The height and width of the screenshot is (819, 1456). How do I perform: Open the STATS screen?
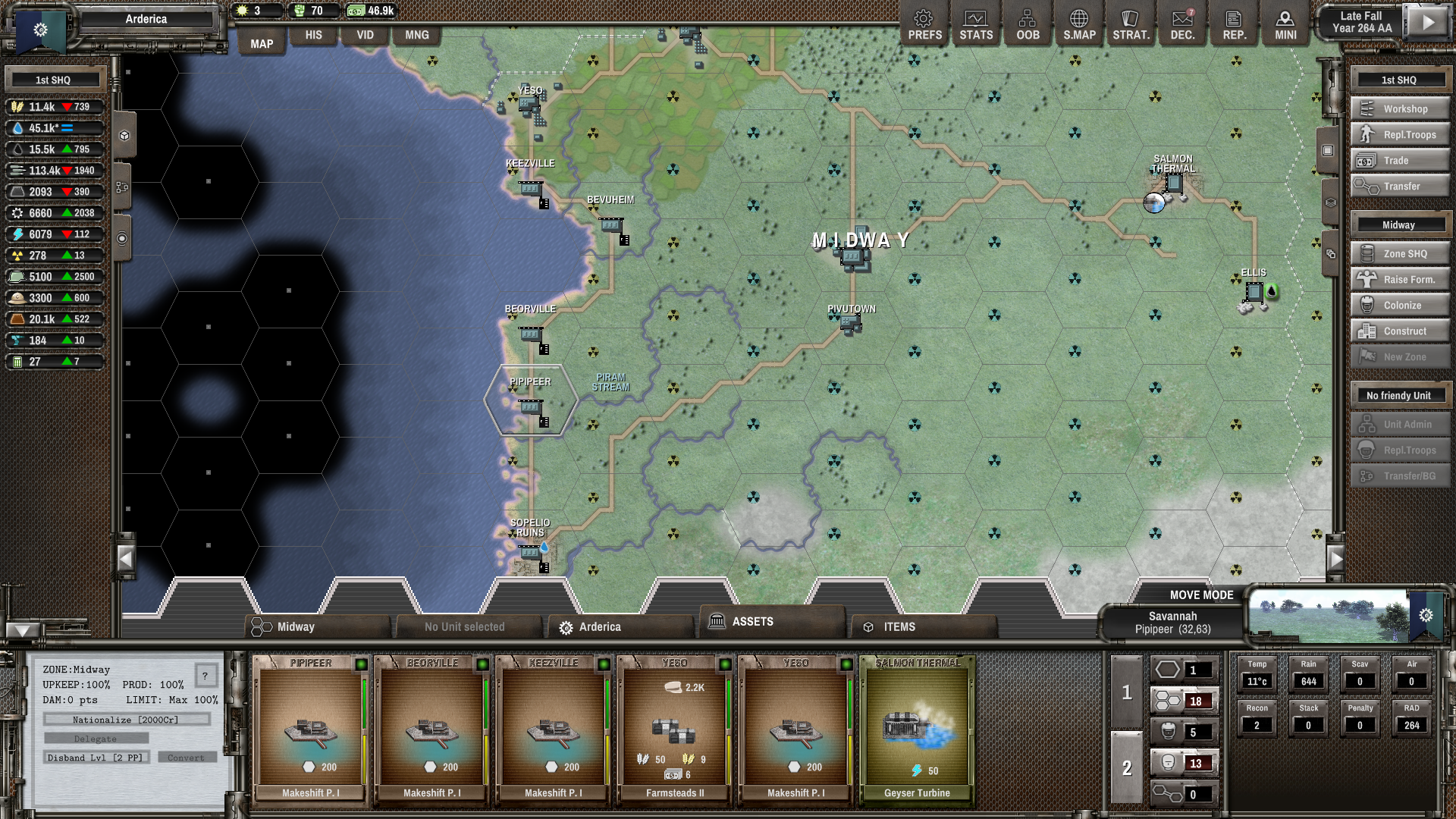tap(976, 25)
